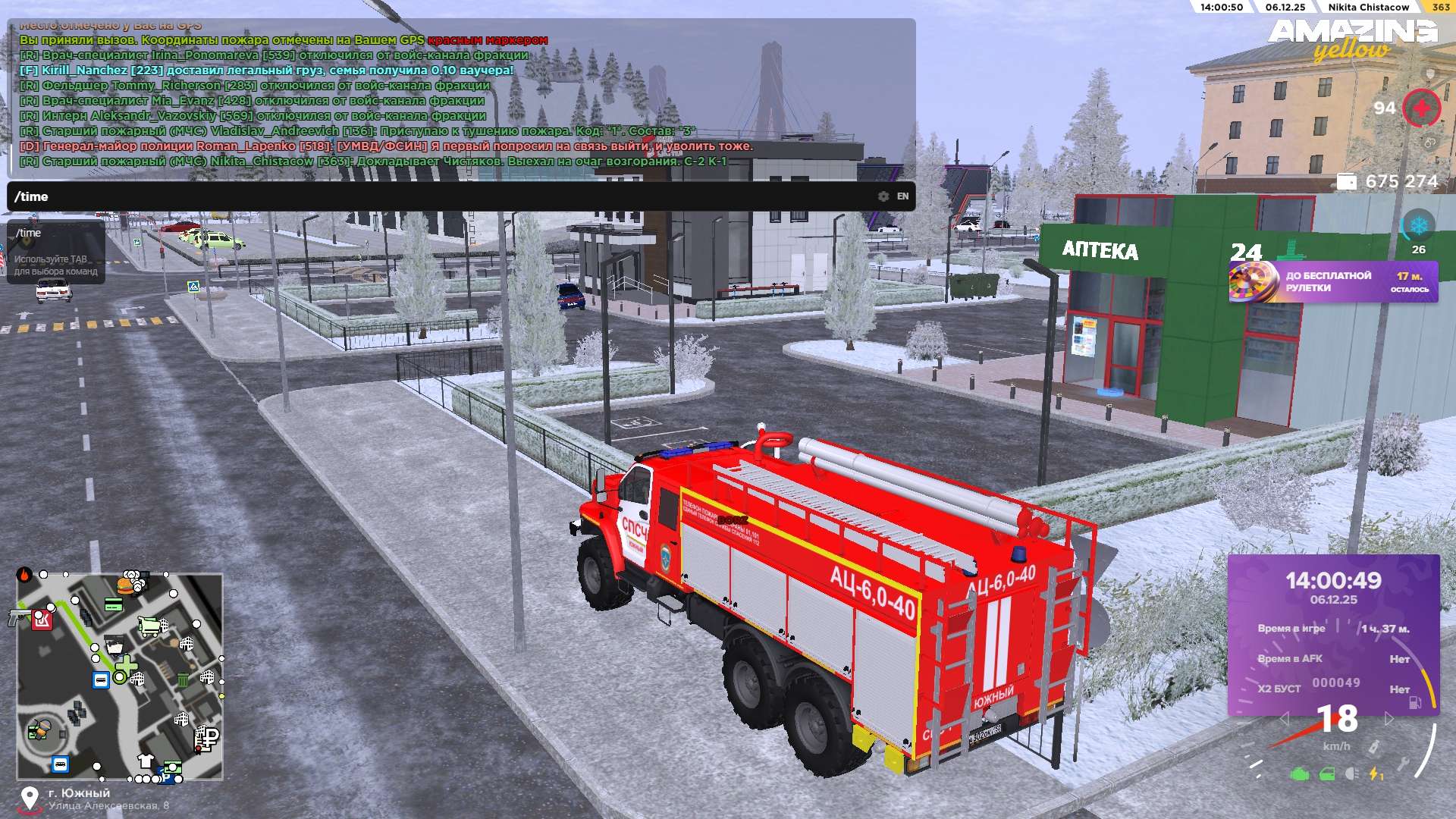Viewport: 1456px width, 819px height.
Task: Toggle the green car door lock icon
Action: (x=1326, y=774)
